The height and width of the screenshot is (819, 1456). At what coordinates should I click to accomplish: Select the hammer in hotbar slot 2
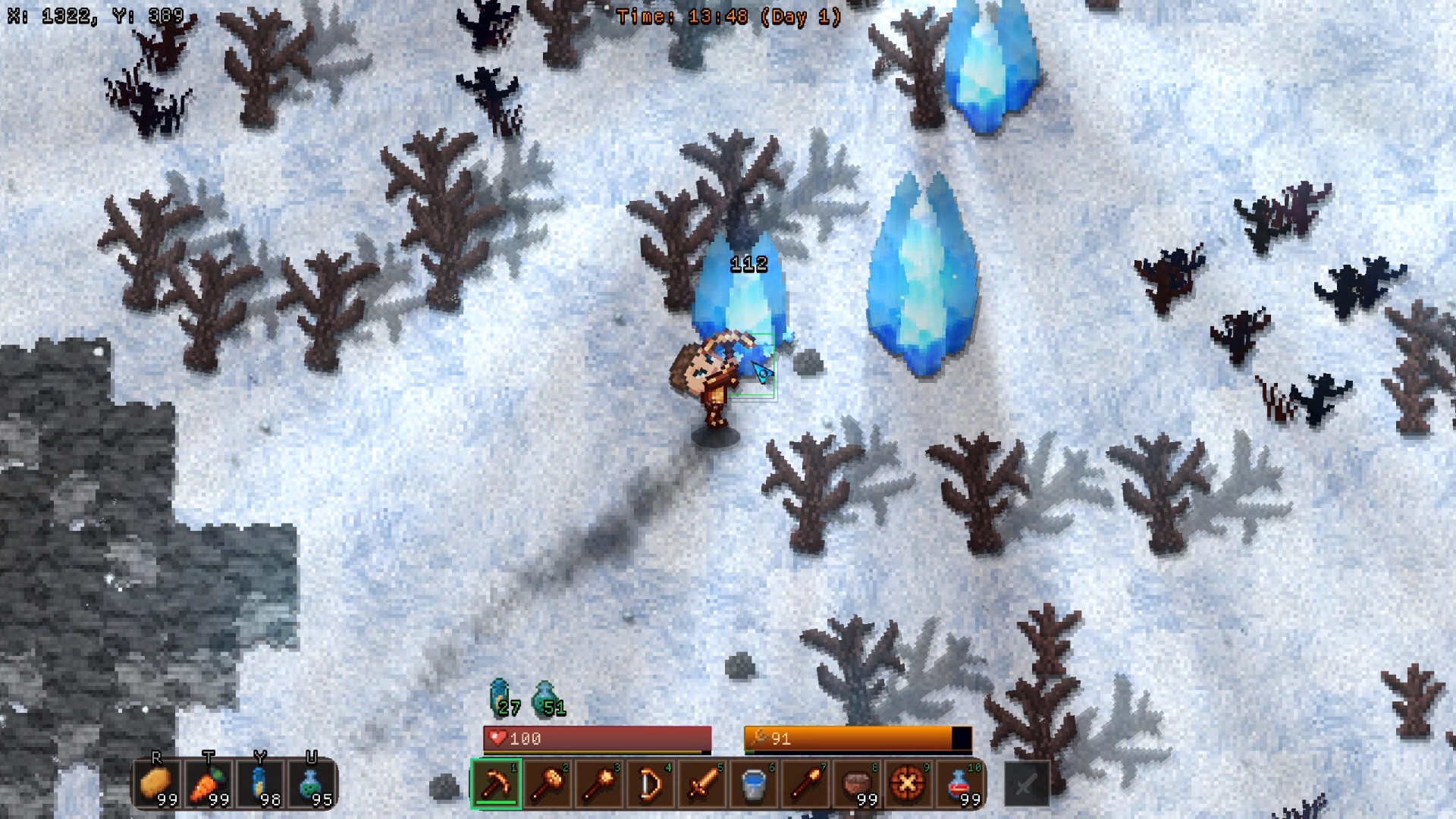(x=548, y=785)
